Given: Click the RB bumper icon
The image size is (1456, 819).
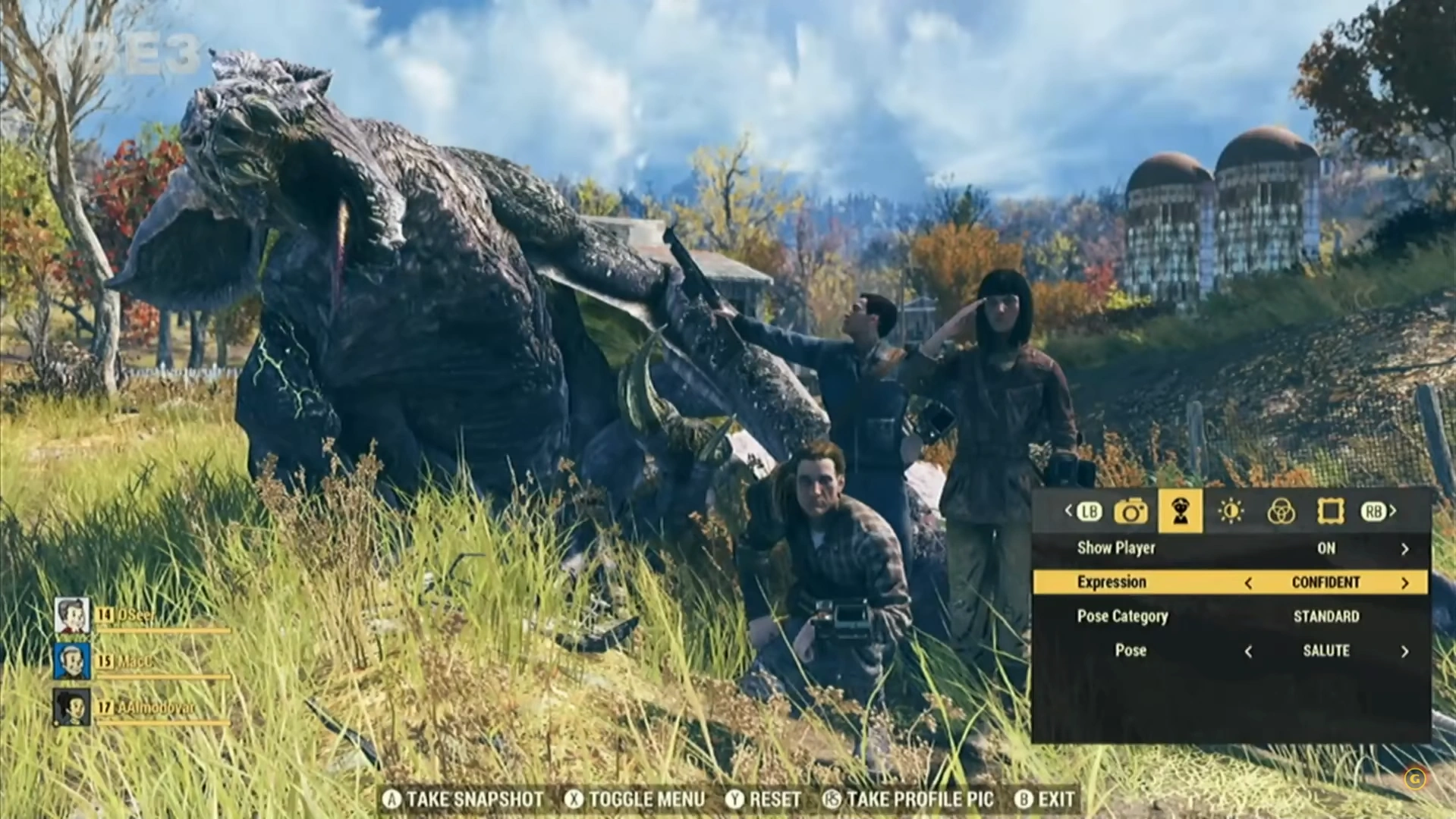Looking at the screenshot, I should tap(1375, 512).
